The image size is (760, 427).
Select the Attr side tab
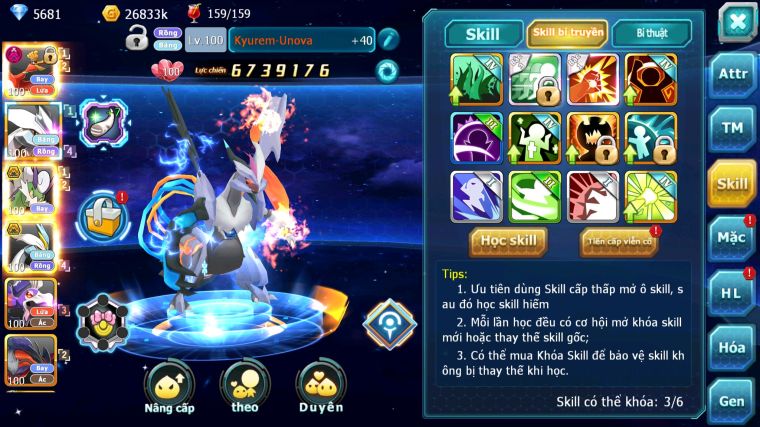pyautogui.click(x=732, y=76)
